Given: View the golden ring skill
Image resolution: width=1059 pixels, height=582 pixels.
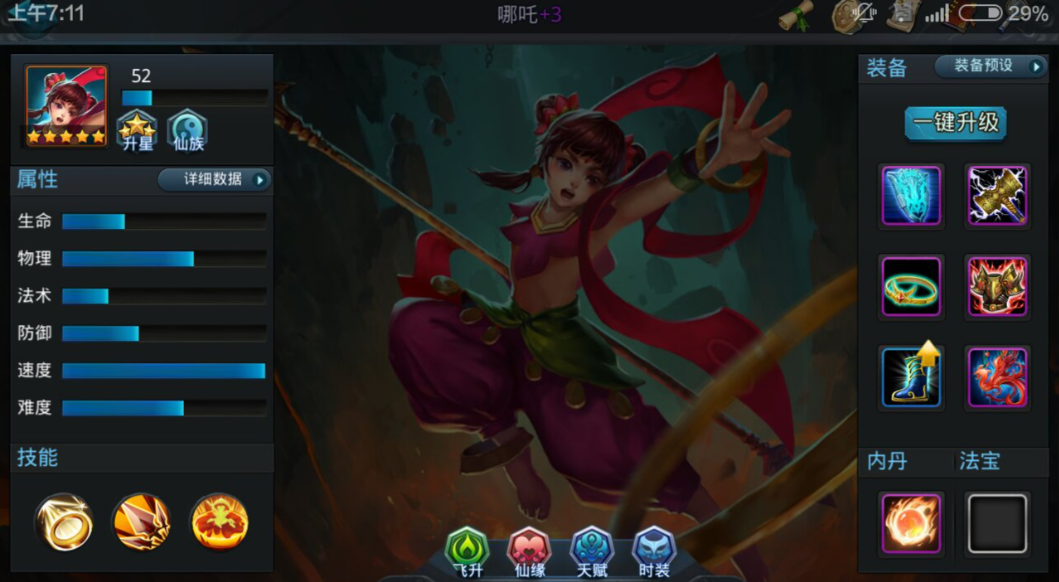Looking at the screenshot, I should [x=64, y=521].
